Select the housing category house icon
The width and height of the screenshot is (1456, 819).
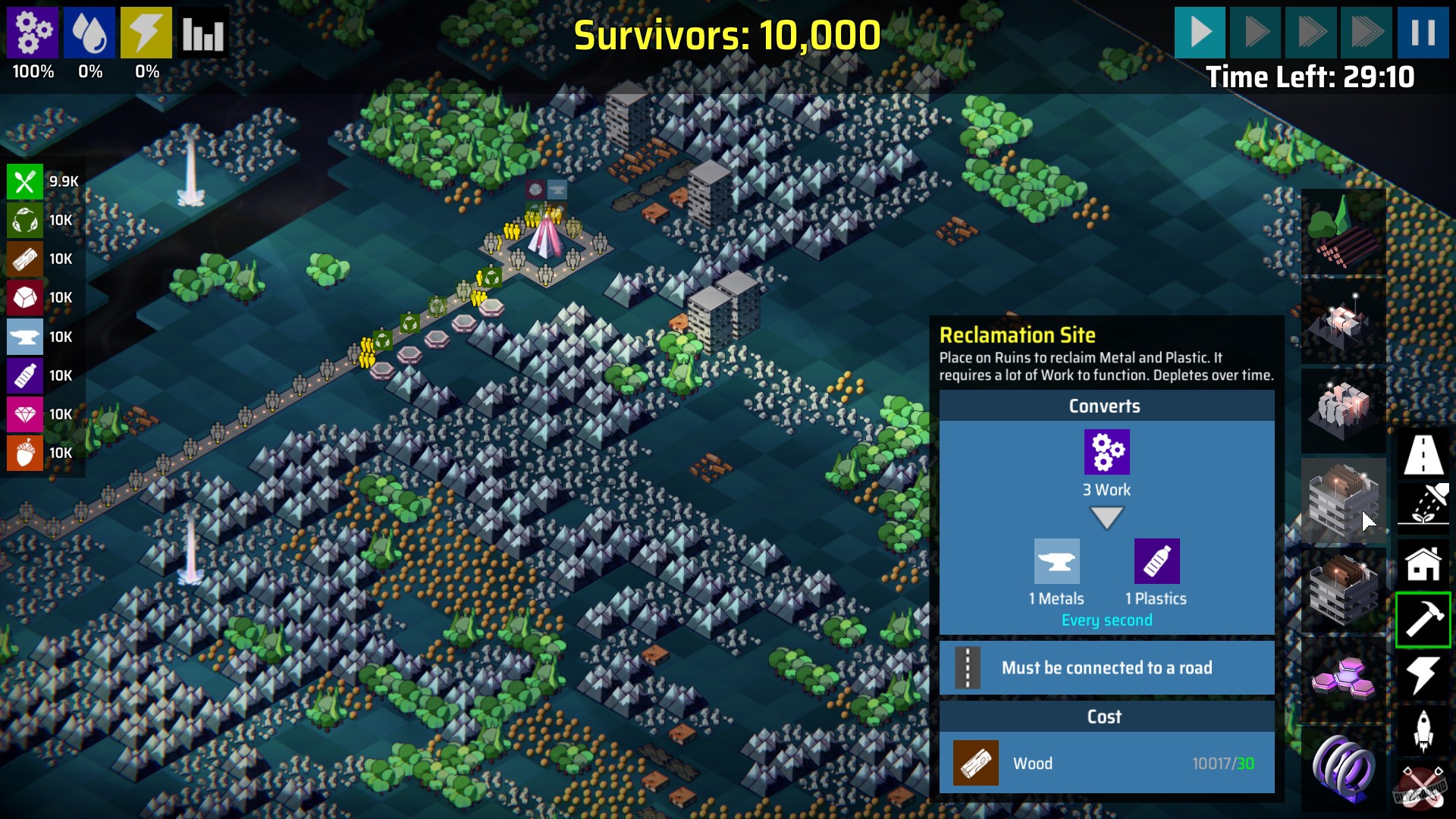click(1423, 564)
